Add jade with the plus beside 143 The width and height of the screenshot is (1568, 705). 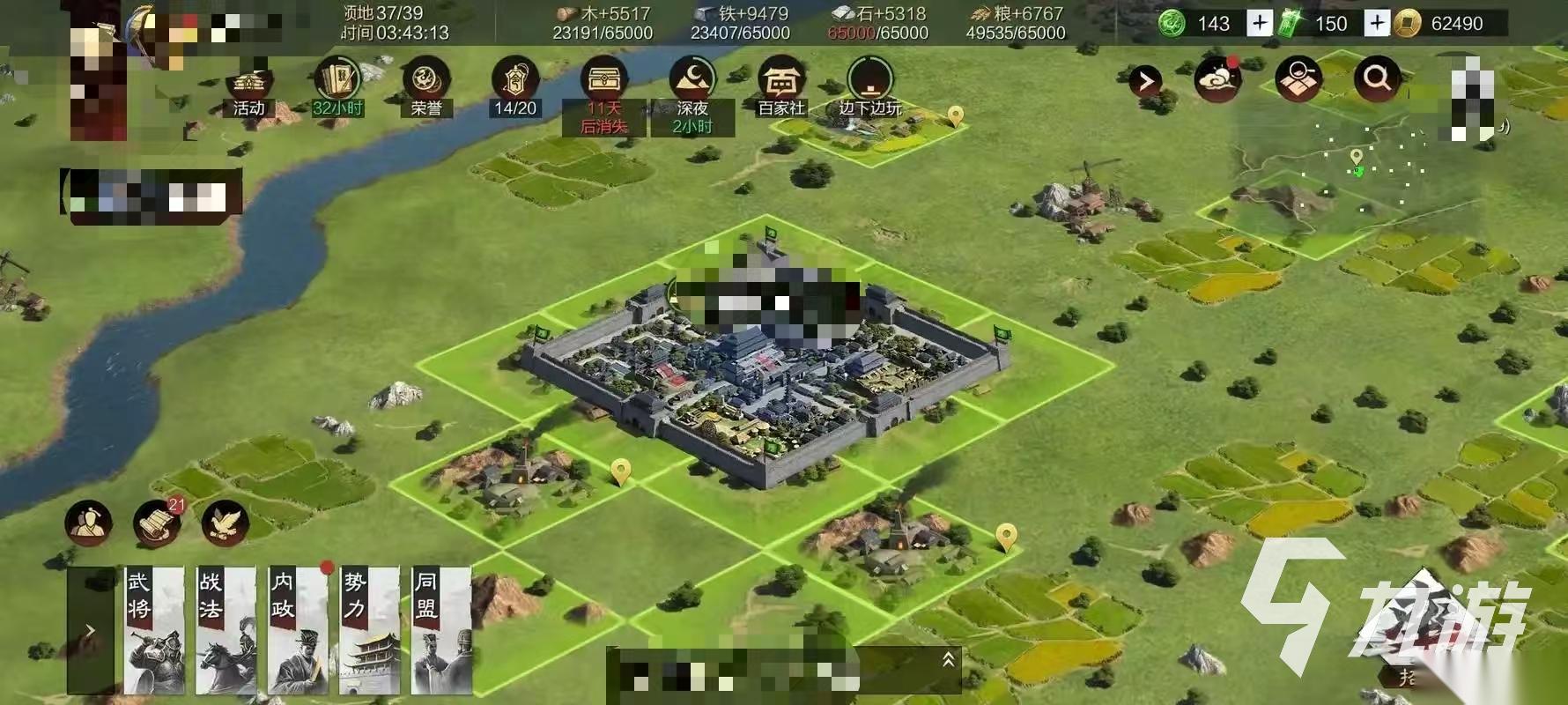coord(1260,23)
